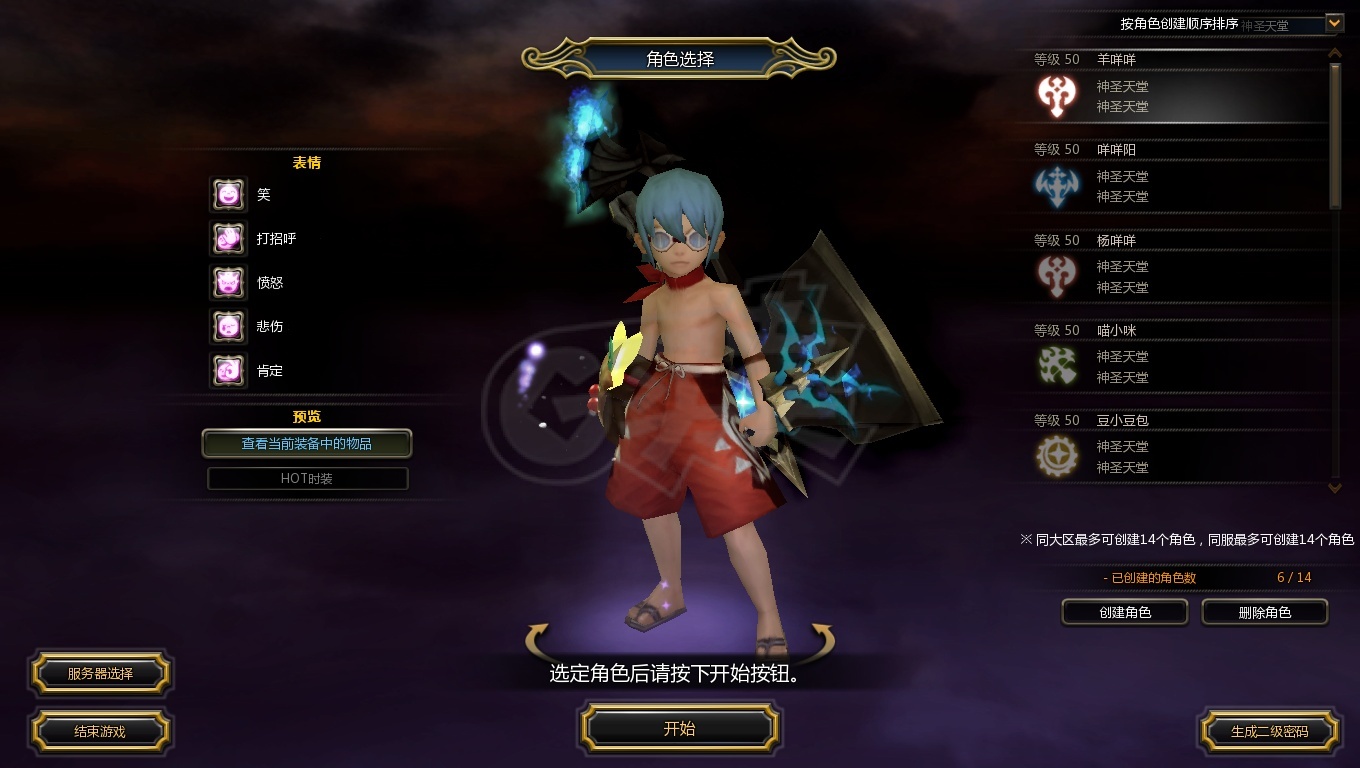Show the 愤怒 angry expression
Viewport: 1360px width, 768px height.
(228, 283)
